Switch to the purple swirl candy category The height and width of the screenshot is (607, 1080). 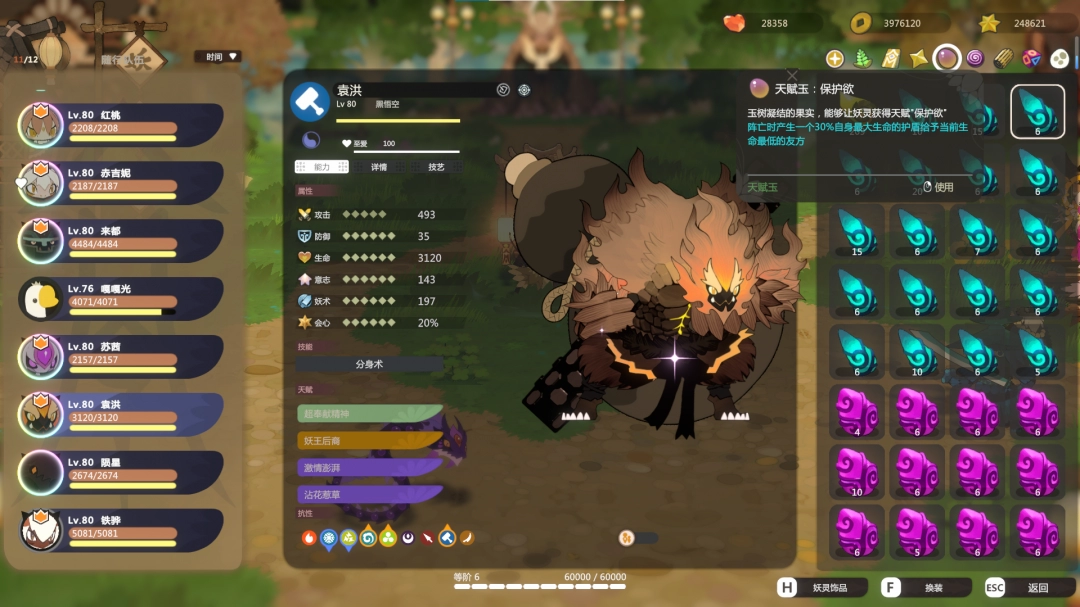pyautogui.click(x=975, y=59)
